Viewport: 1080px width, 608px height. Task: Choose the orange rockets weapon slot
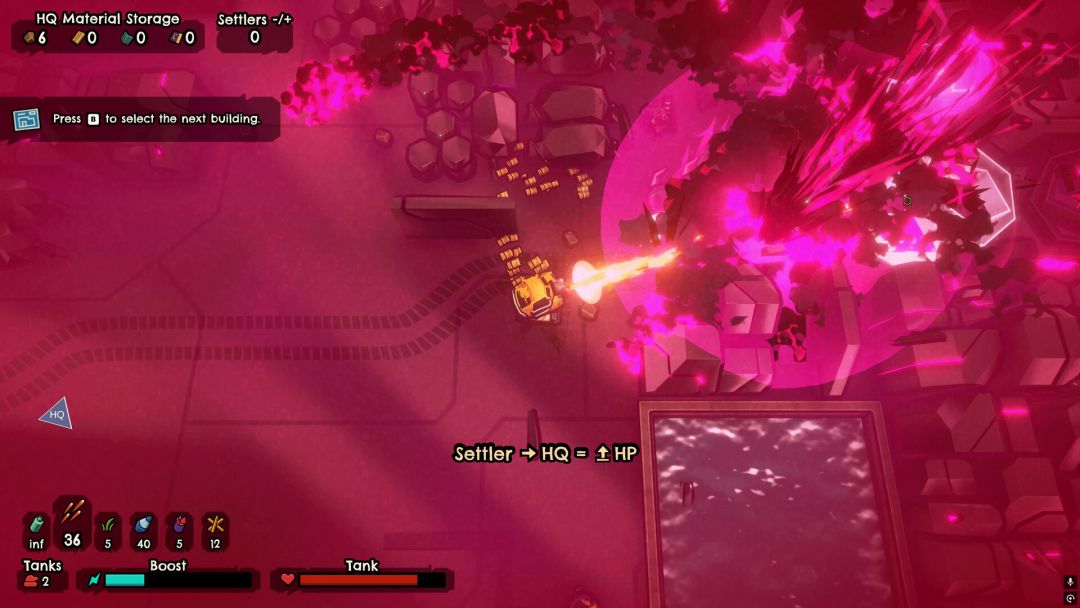[72, 522]
